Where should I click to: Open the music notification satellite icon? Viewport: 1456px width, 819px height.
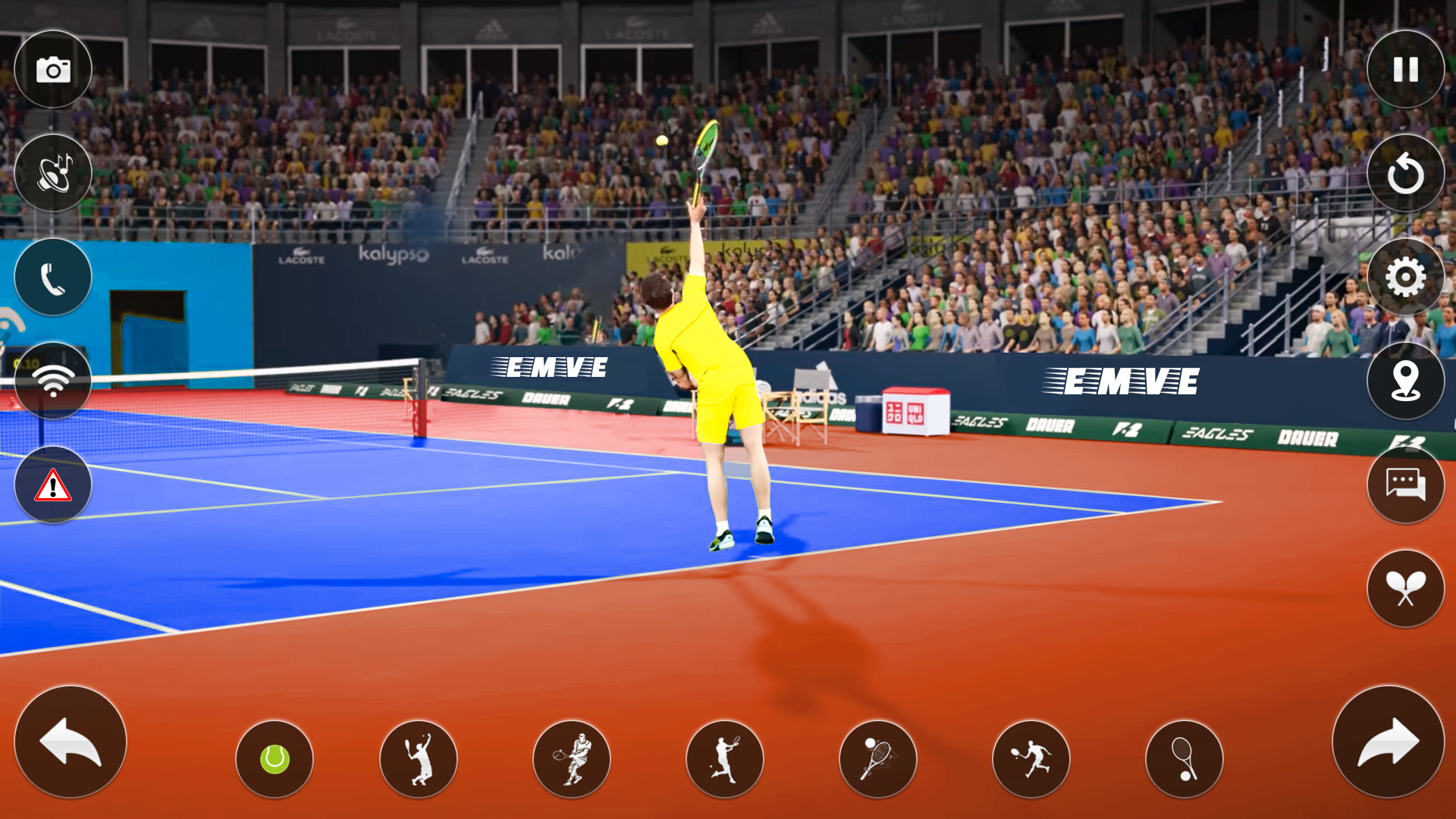click(52, 173)
